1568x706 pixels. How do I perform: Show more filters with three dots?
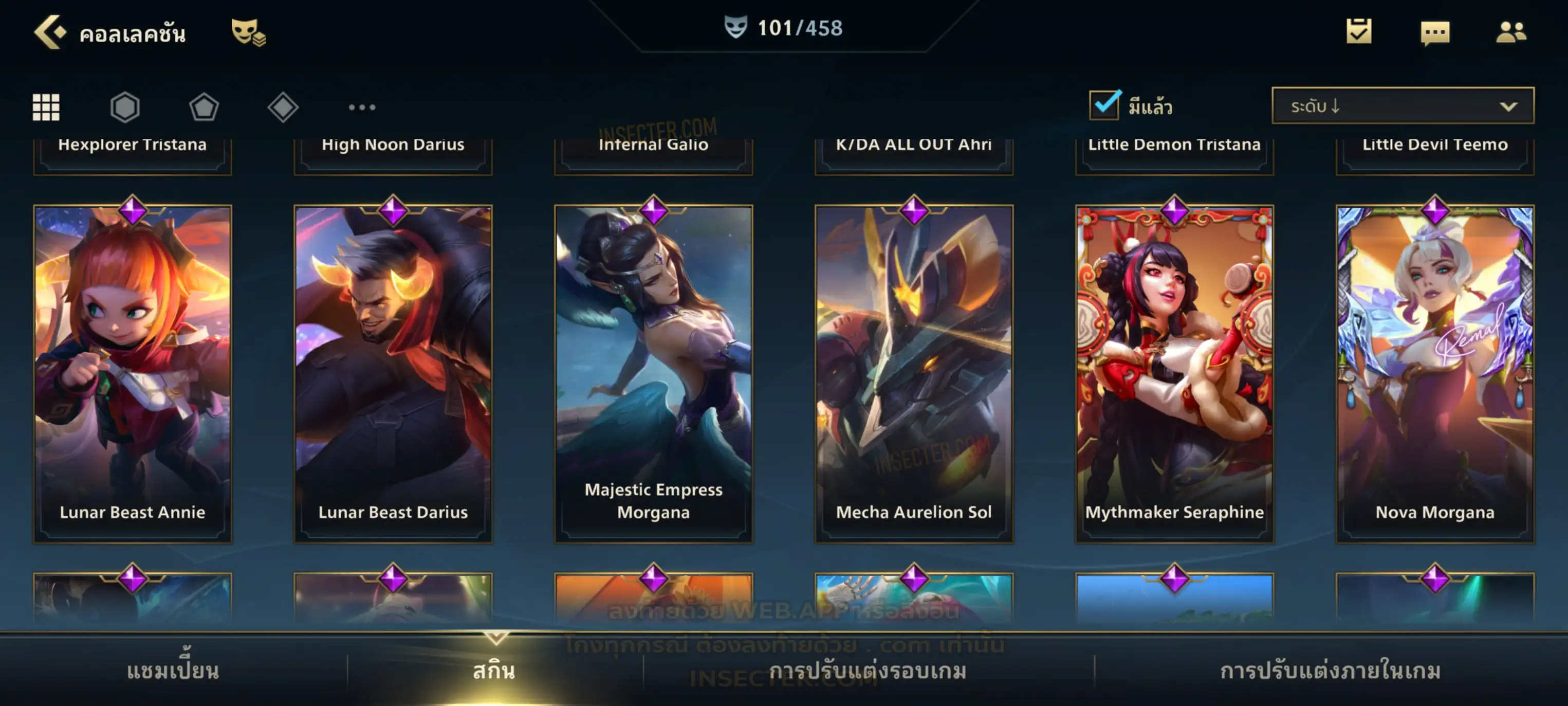point(362,107)
